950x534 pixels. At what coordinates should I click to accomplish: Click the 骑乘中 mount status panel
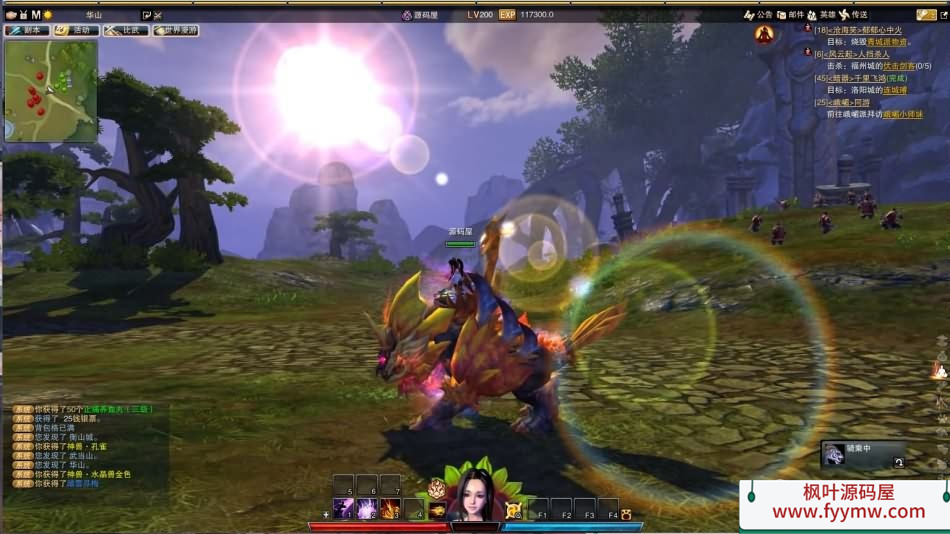(x=863, y=455)
